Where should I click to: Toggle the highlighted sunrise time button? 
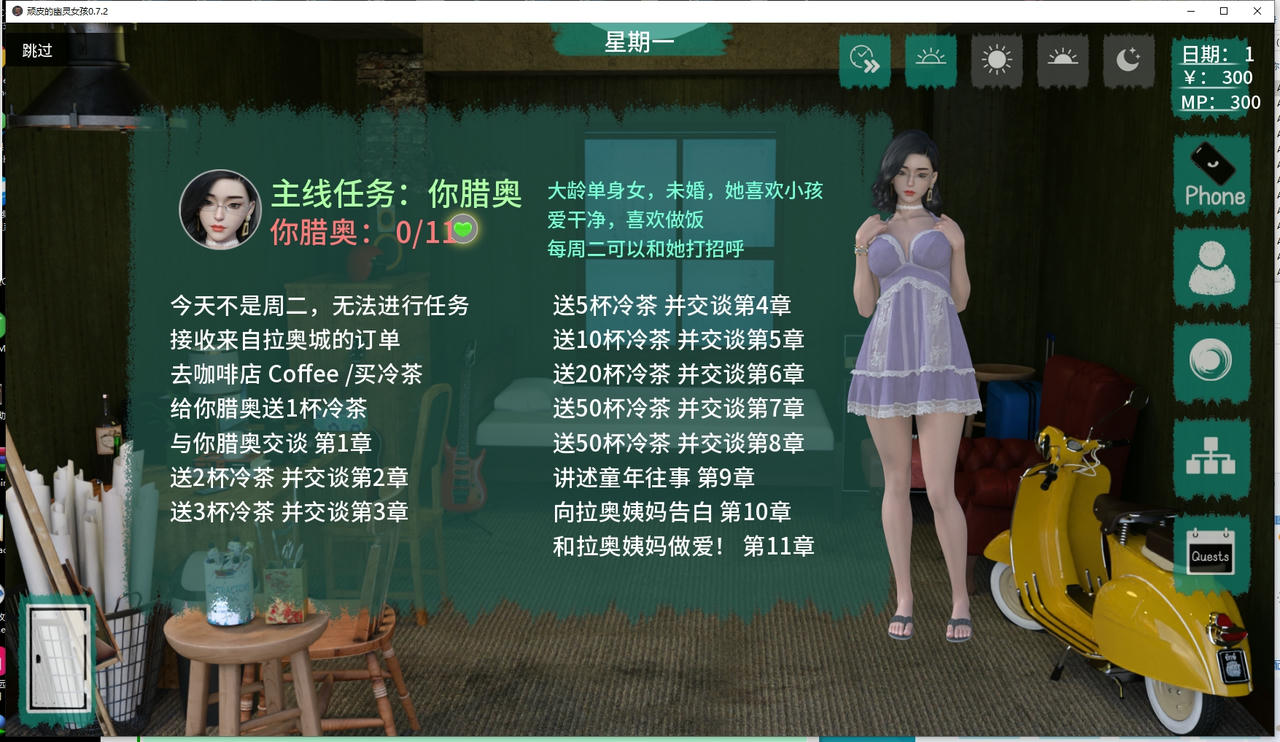[x=930, y=61]
